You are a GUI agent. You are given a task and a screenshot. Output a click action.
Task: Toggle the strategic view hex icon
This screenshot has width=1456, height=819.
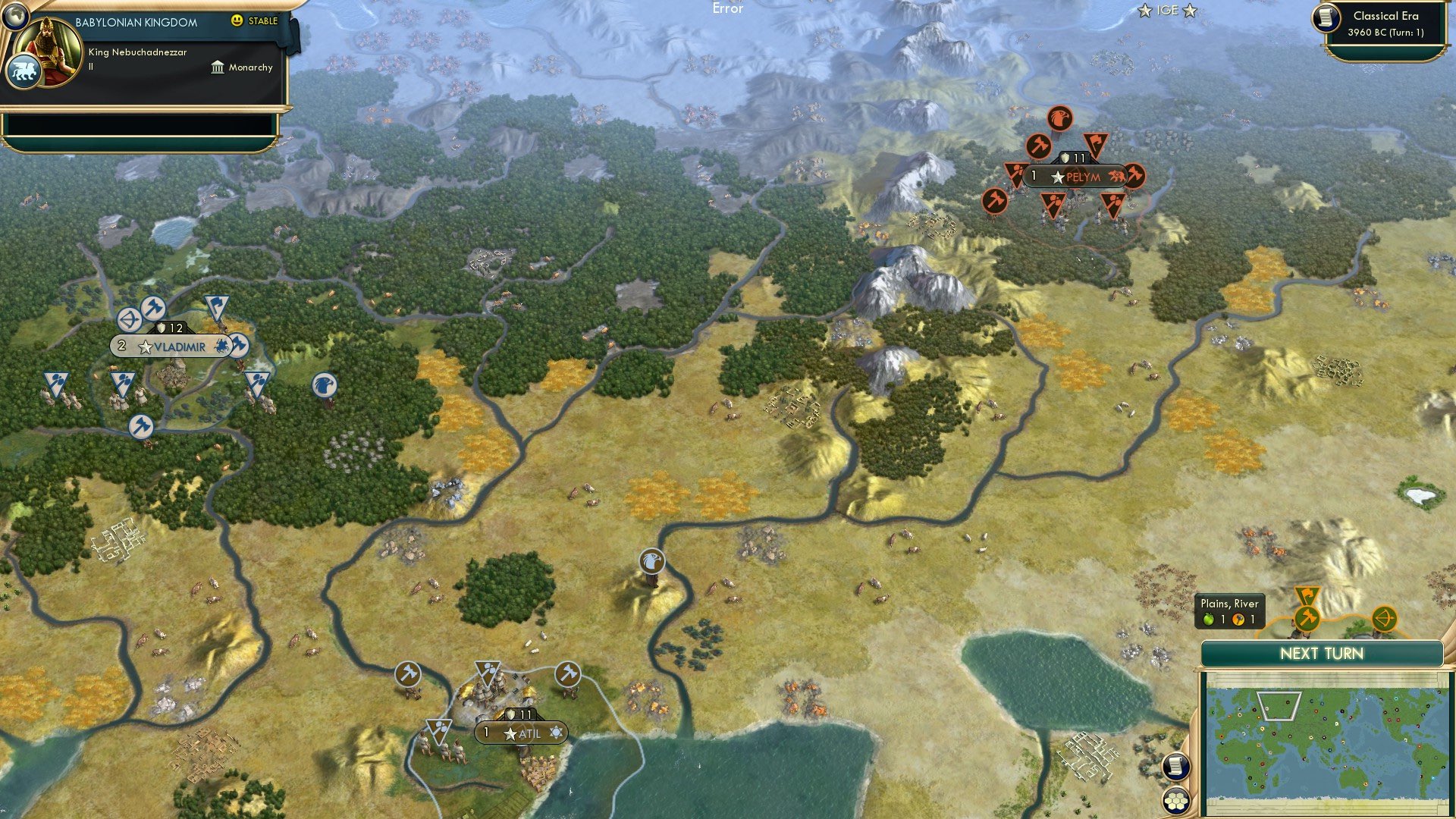(1175, 801)
